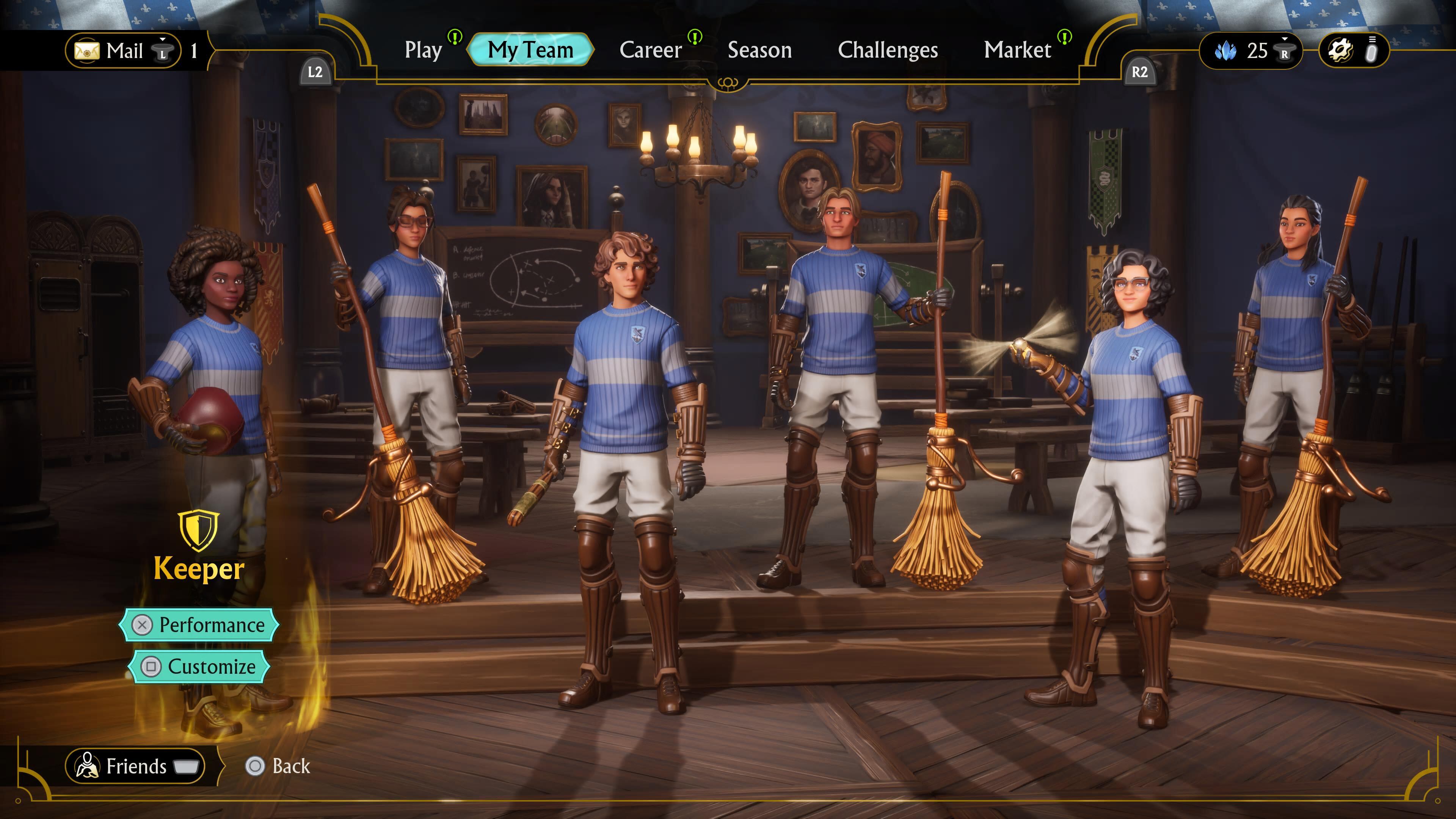Image resolution: width=1456 pixels, height=819 pixels.
Task: Open the blue crystal currency panel
Action: tap(1250, 51)
